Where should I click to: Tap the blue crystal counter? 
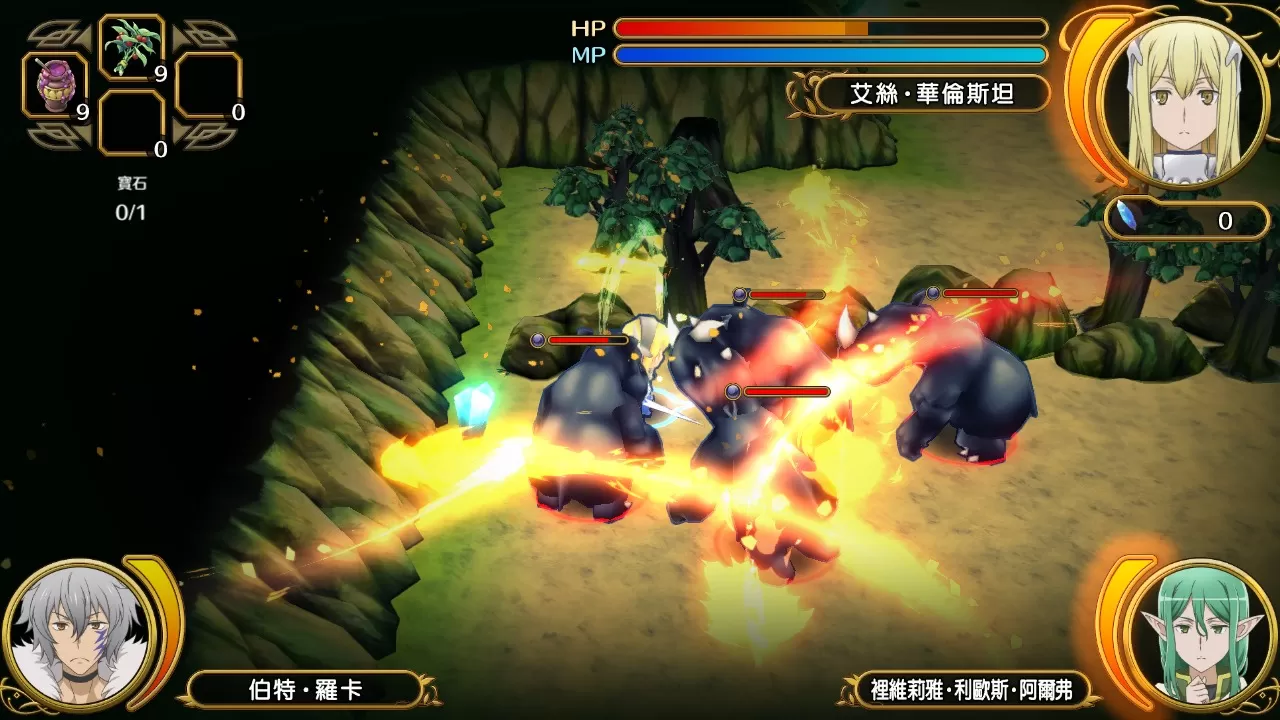coord(1186,220)
